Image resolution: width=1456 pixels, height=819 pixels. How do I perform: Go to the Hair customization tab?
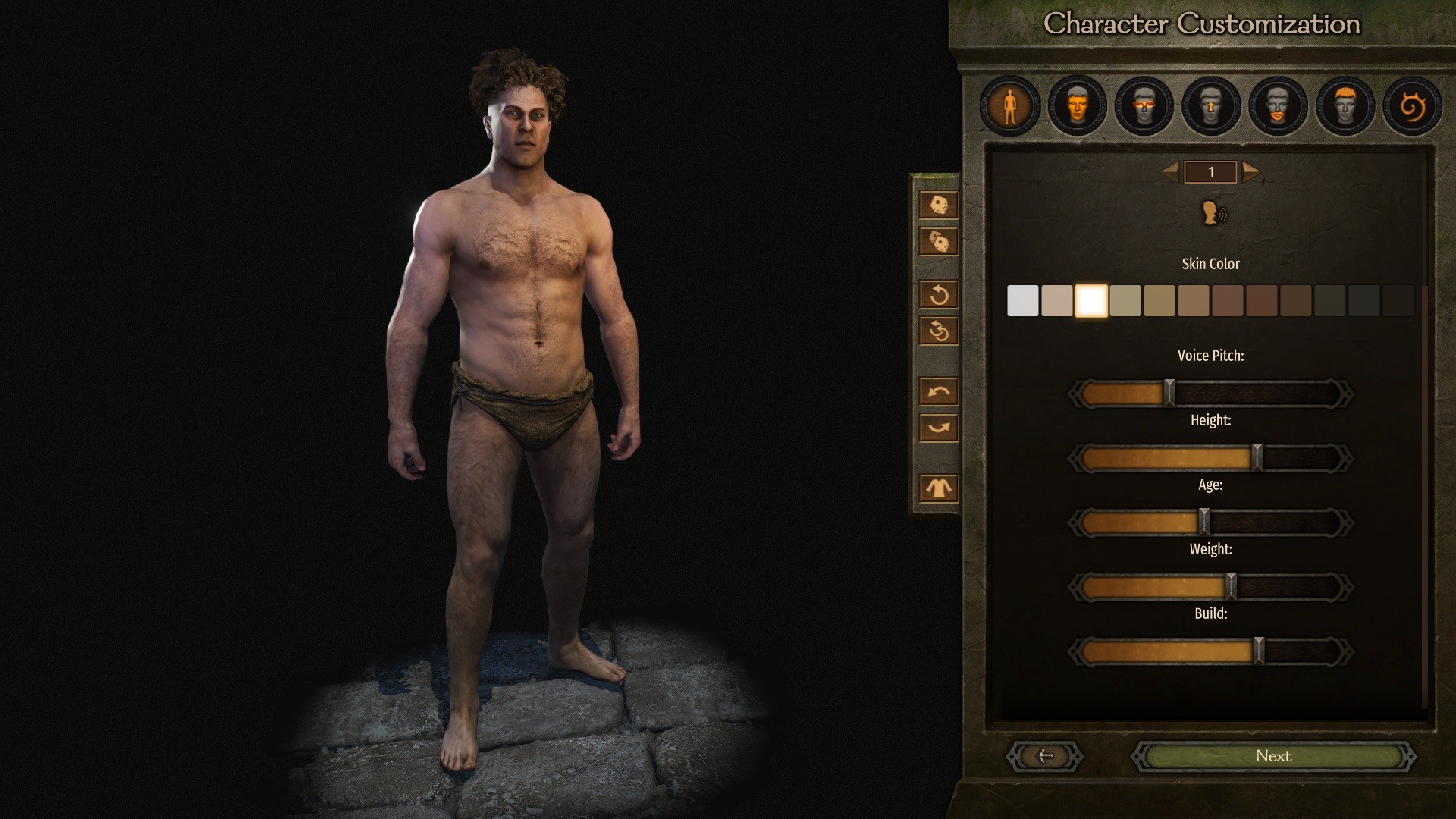click(x=1345, y=106)
